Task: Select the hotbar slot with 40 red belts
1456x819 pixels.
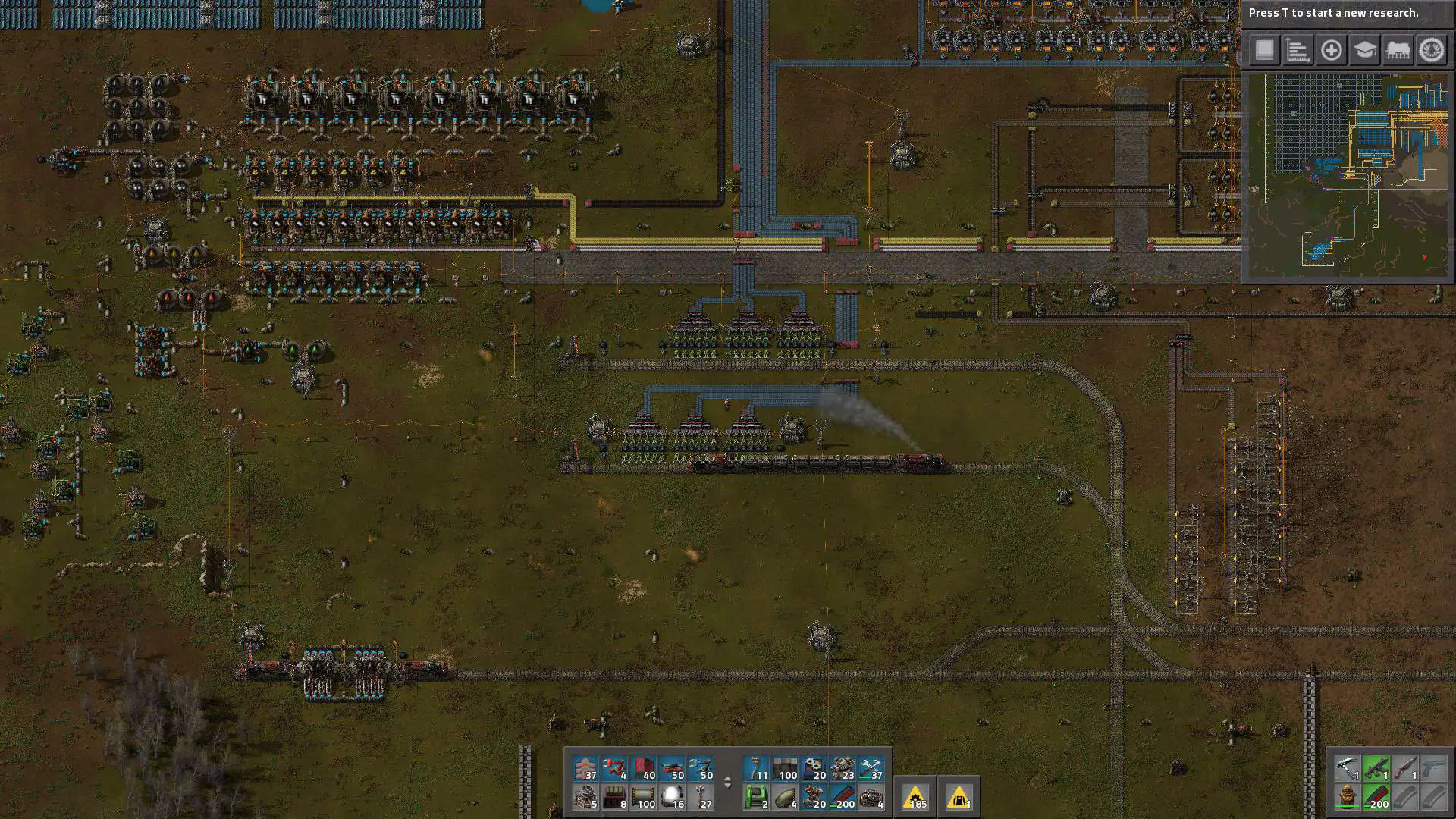Action: pos(643,768)
